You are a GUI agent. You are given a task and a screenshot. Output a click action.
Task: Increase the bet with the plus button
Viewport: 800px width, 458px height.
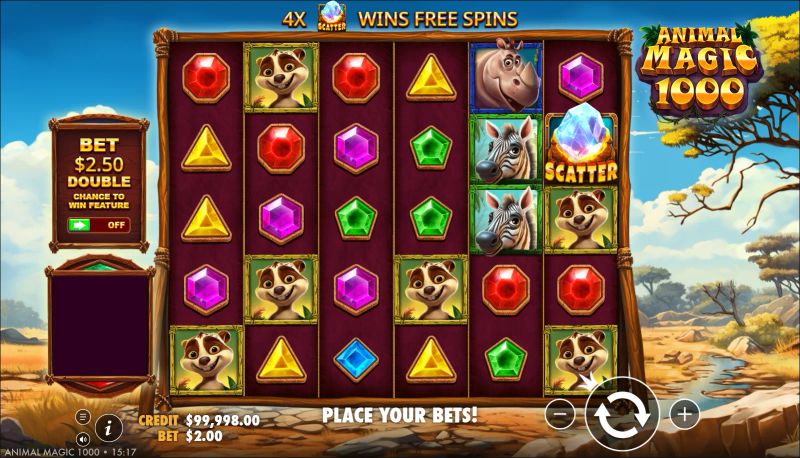click(684, 413)
